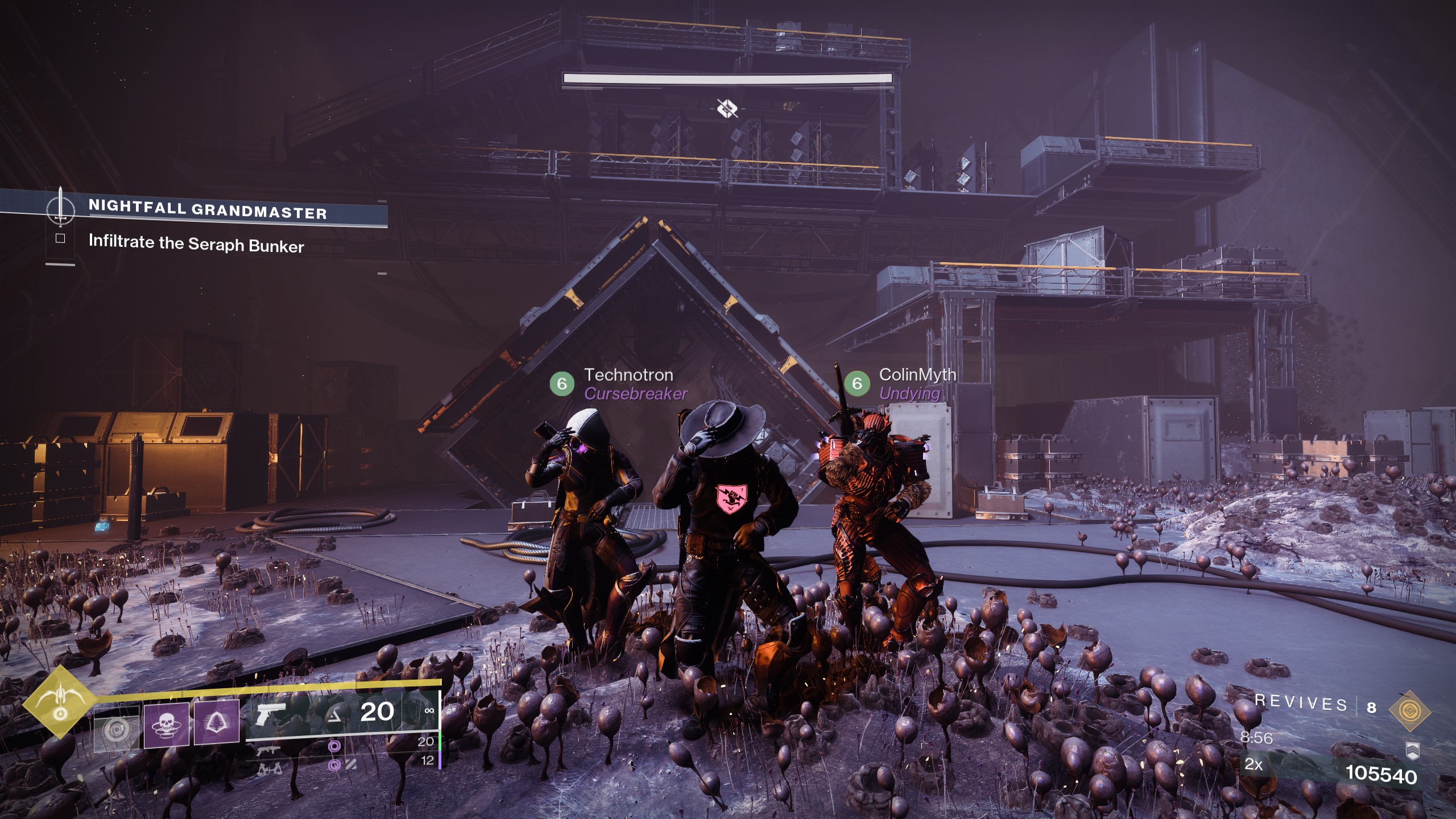Trigger the purple hooded class ability icon
This screenshot has height=819, width=1456.
217,722
